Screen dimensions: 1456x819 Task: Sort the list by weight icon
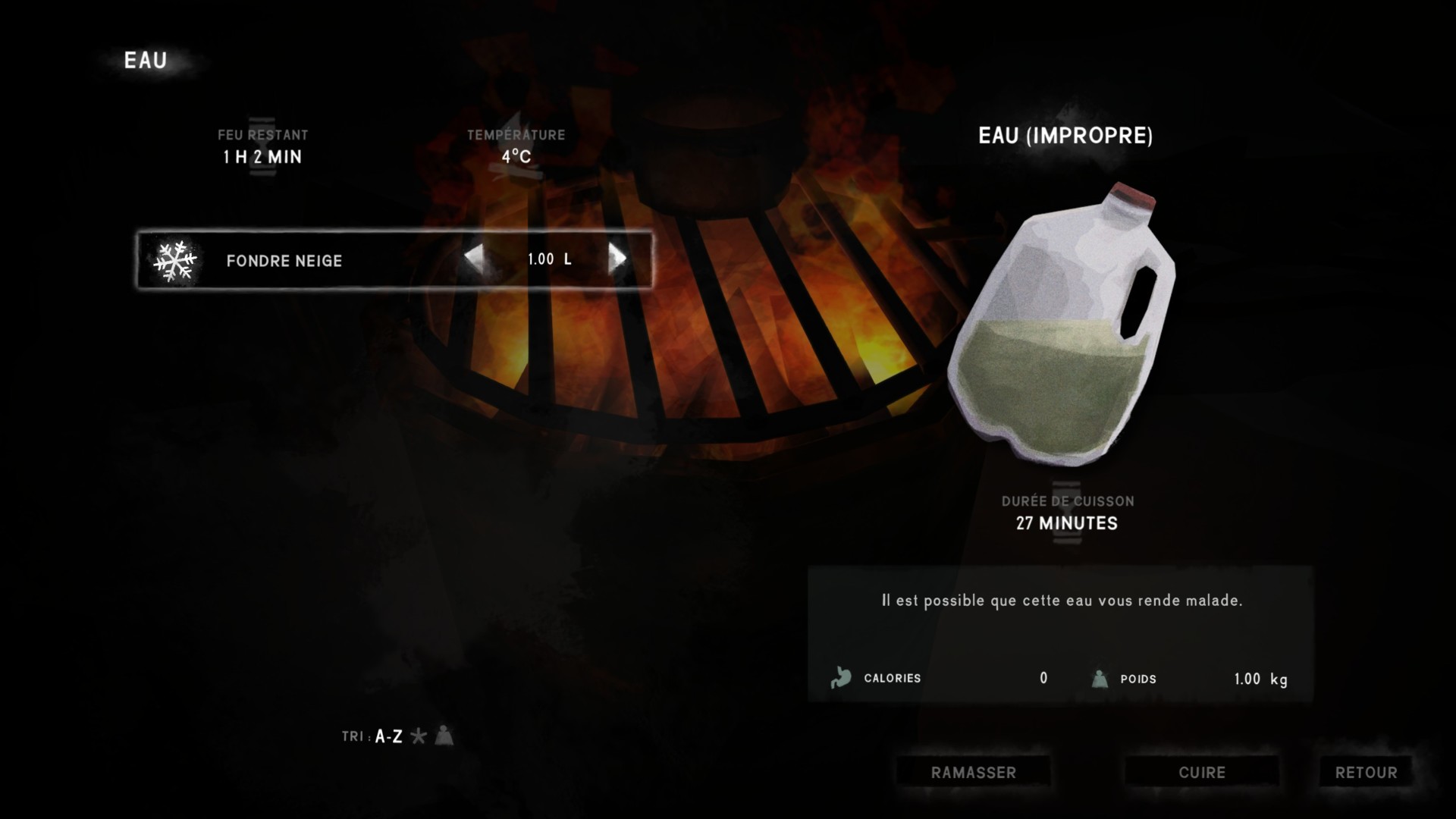click(x=444, y=736)
